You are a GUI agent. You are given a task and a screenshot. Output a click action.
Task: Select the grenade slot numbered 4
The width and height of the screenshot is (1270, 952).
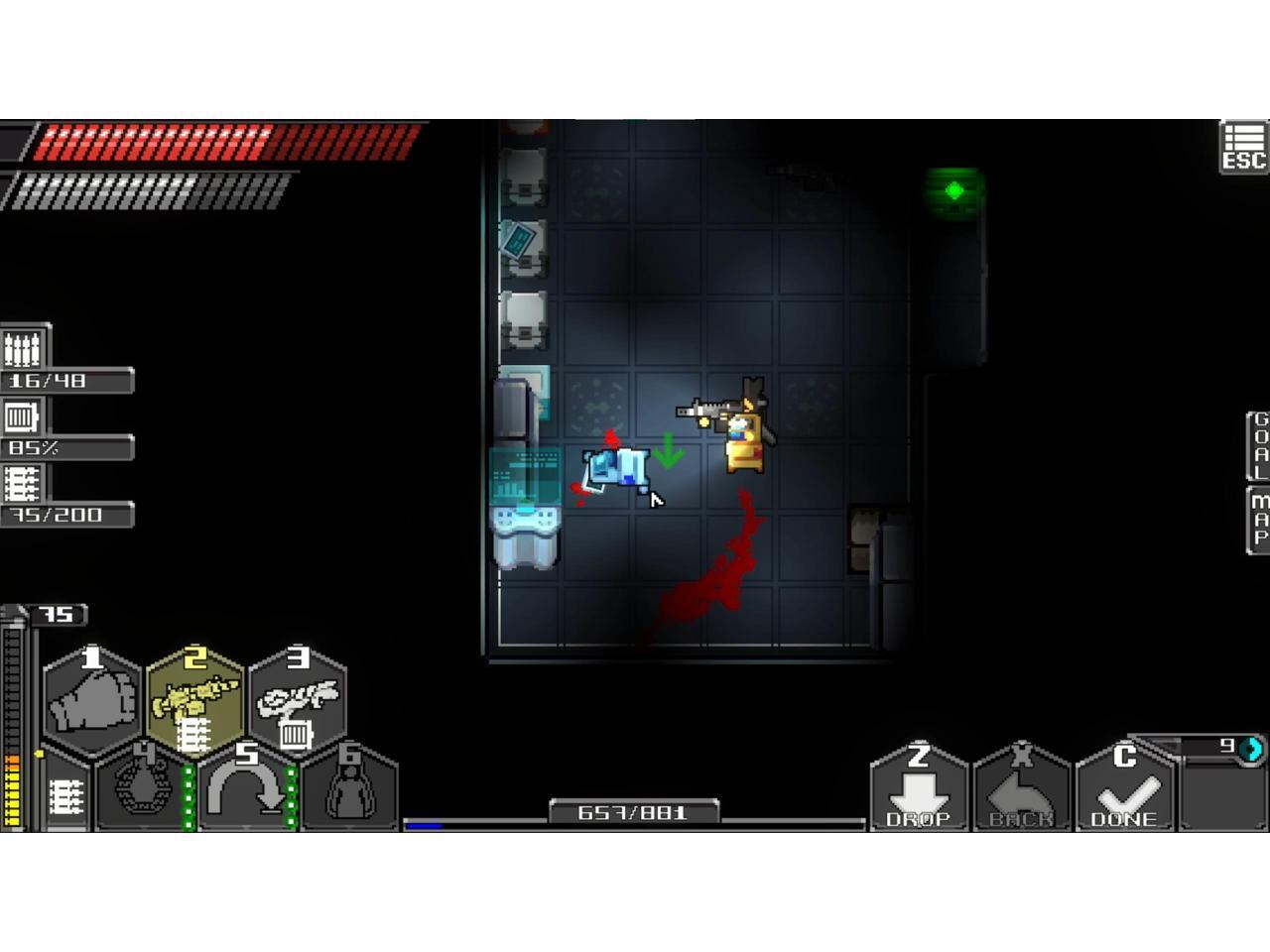(143, 788)
